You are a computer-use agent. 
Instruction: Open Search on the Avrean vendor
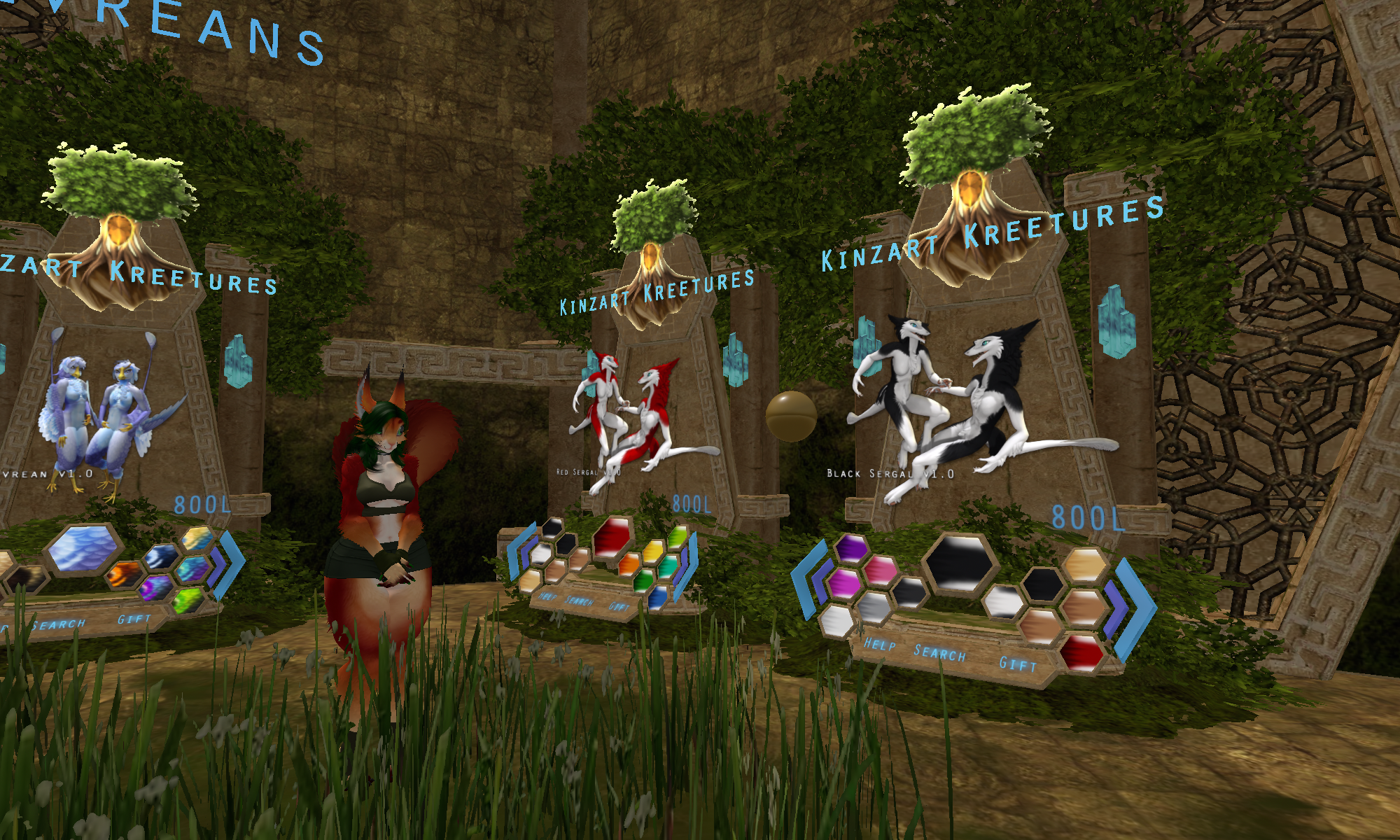coord(59,624)
